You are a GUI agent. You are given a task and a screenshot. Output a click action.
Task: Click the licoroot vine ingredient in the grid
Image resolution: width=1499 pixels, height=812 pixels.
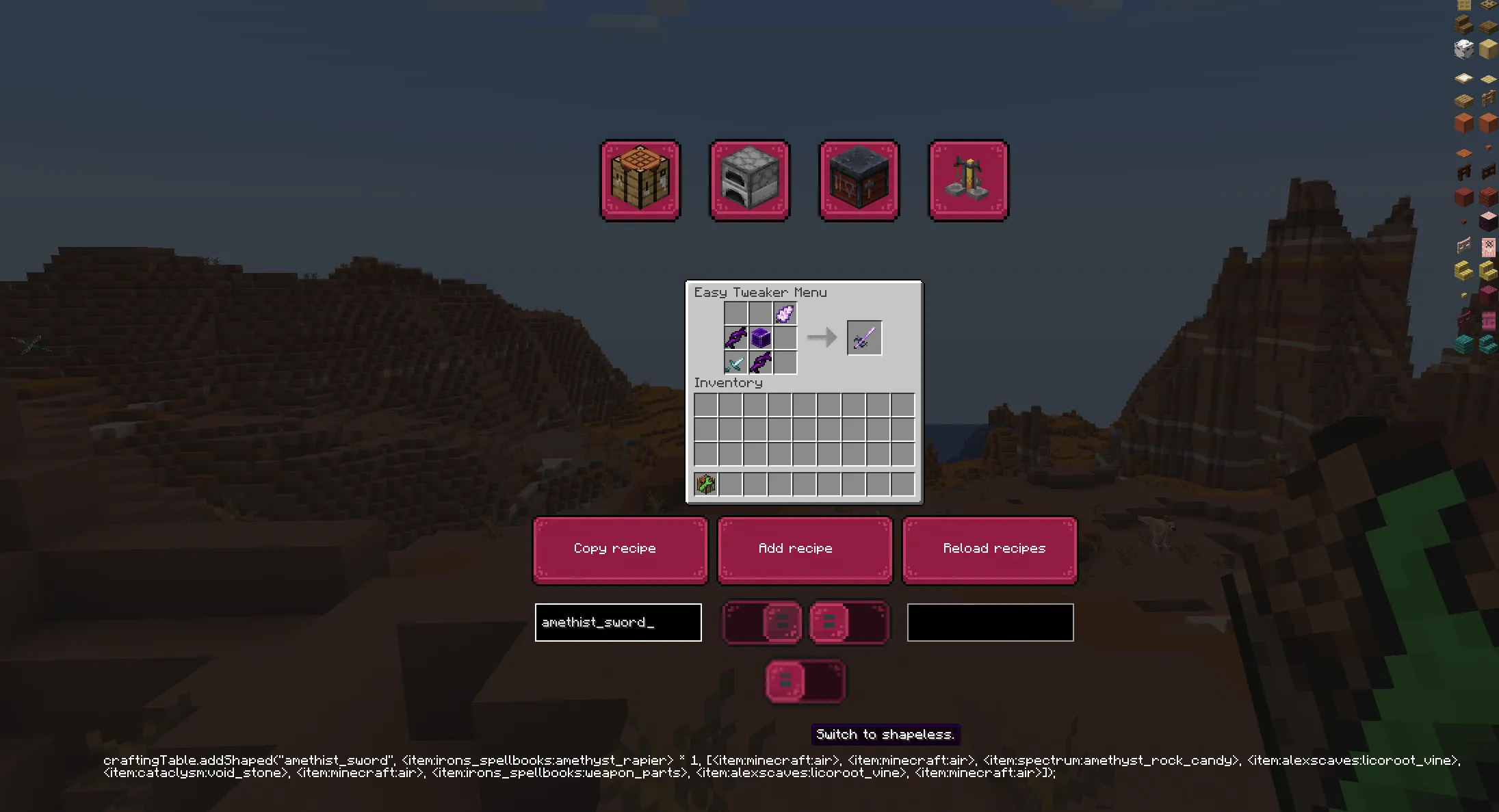tap(736, 338)
